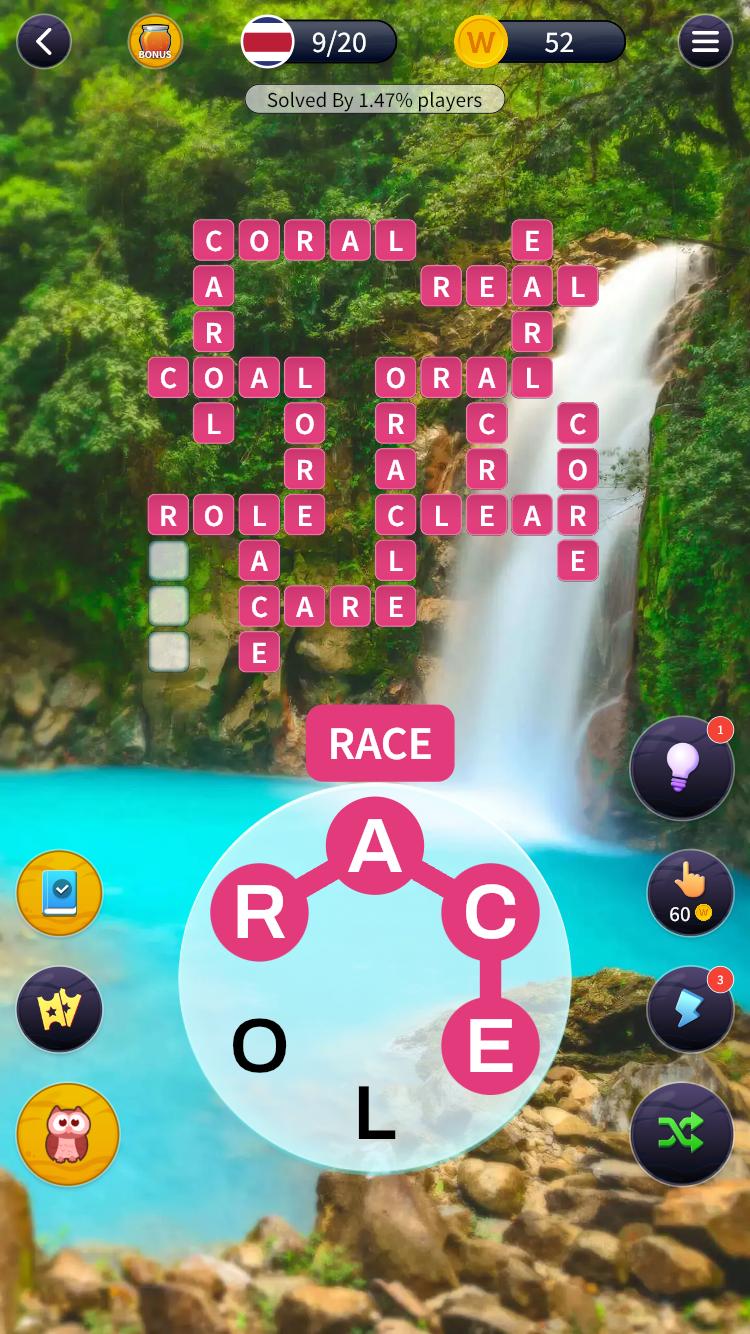750x1334 pixels.
Task: Use the pointing finger hint for 60 coins
Action: click(x=690, y=892)
